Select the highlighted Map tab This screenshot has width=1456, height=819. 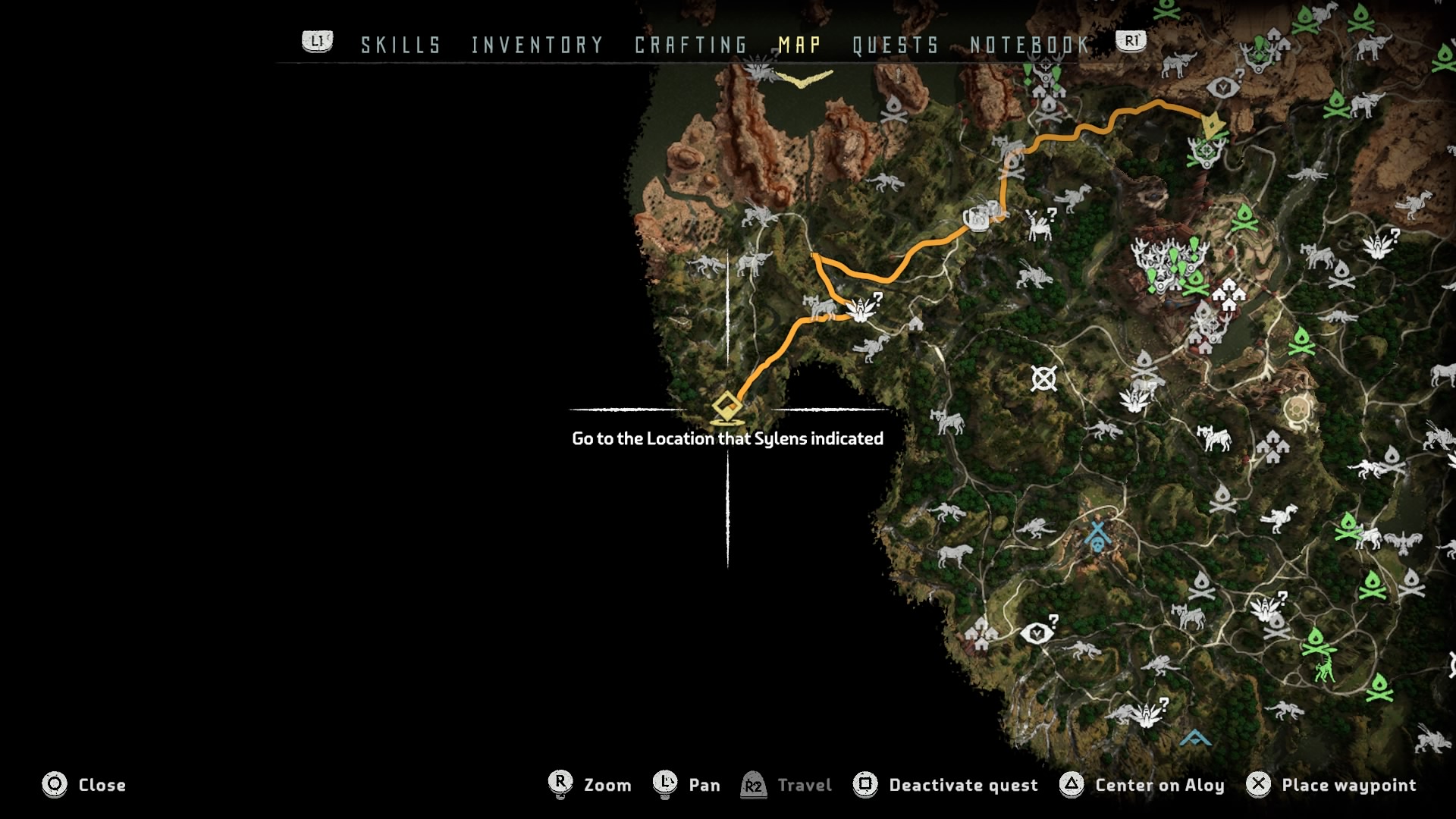click(799, 45)
